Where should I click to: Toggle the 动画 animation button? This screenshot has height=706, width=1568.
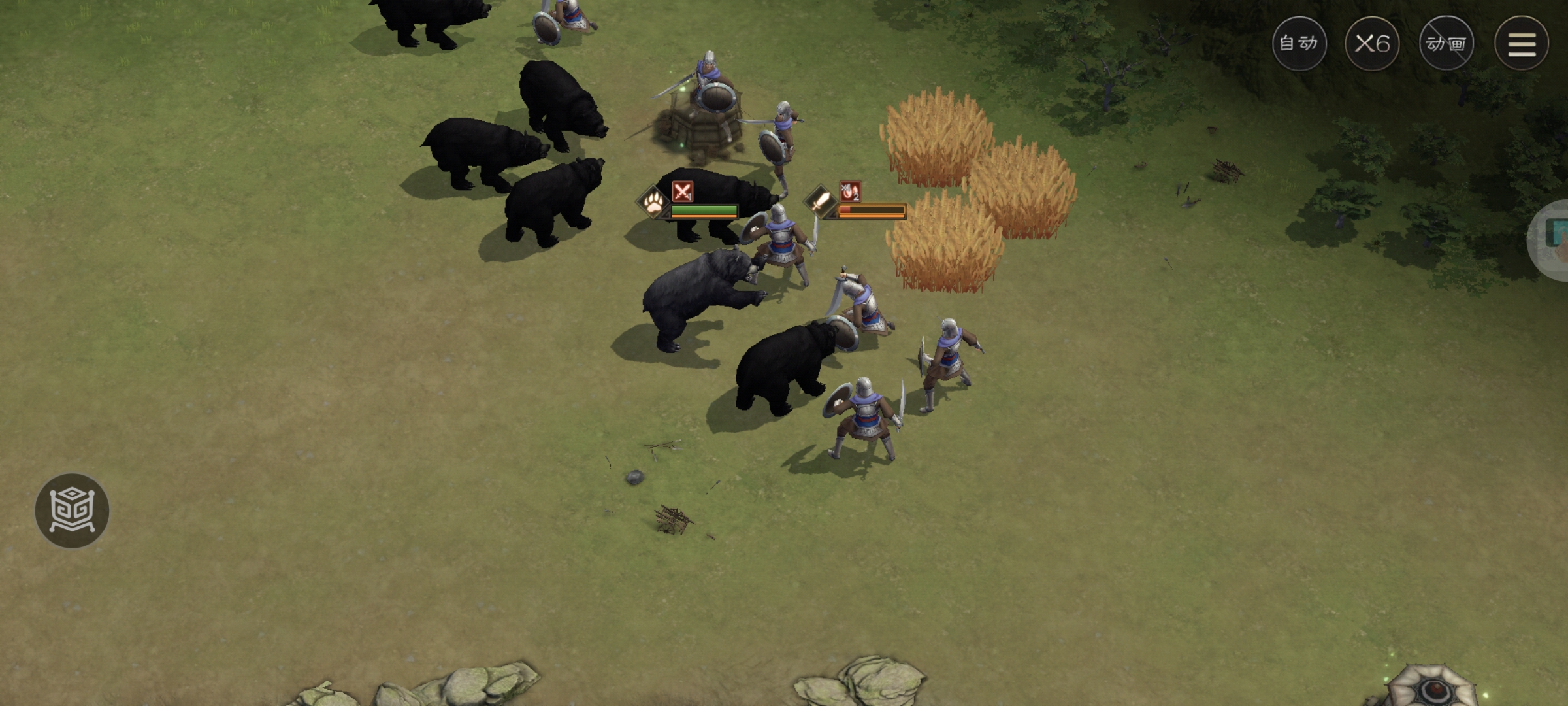tap(1446, 44)
